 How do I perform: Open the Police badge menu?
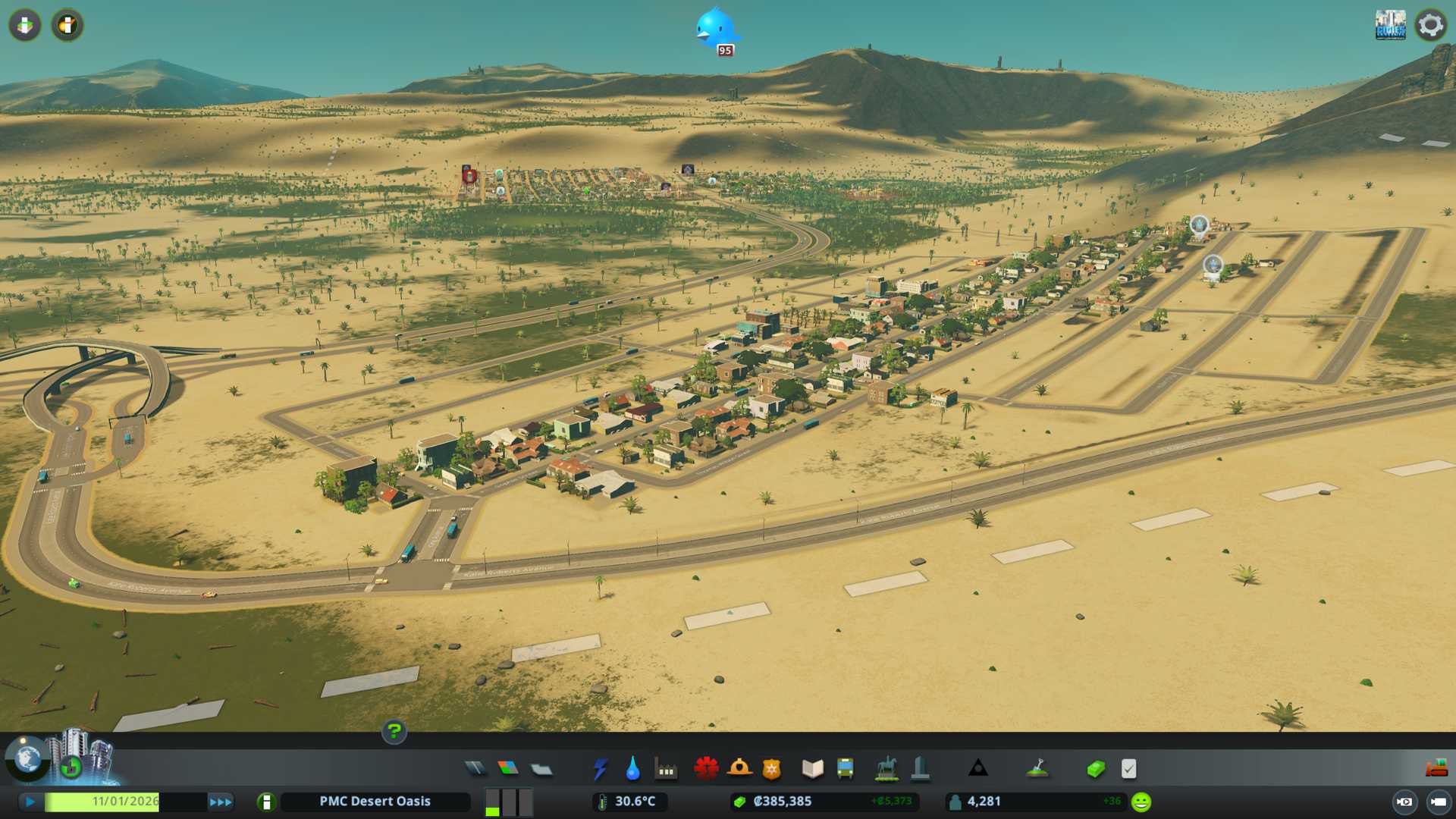tap(771, 769)
